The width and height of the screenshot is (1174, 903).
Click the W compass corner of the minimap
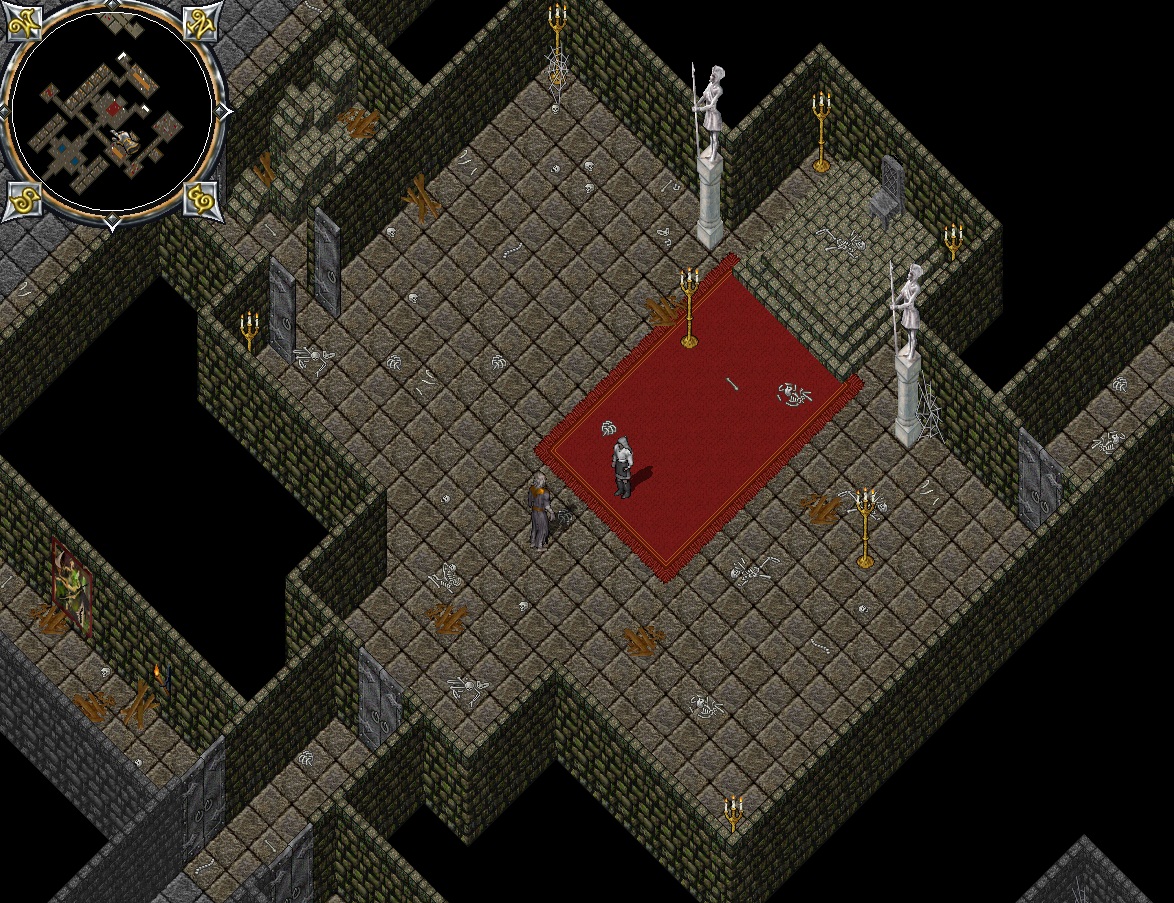23,23
